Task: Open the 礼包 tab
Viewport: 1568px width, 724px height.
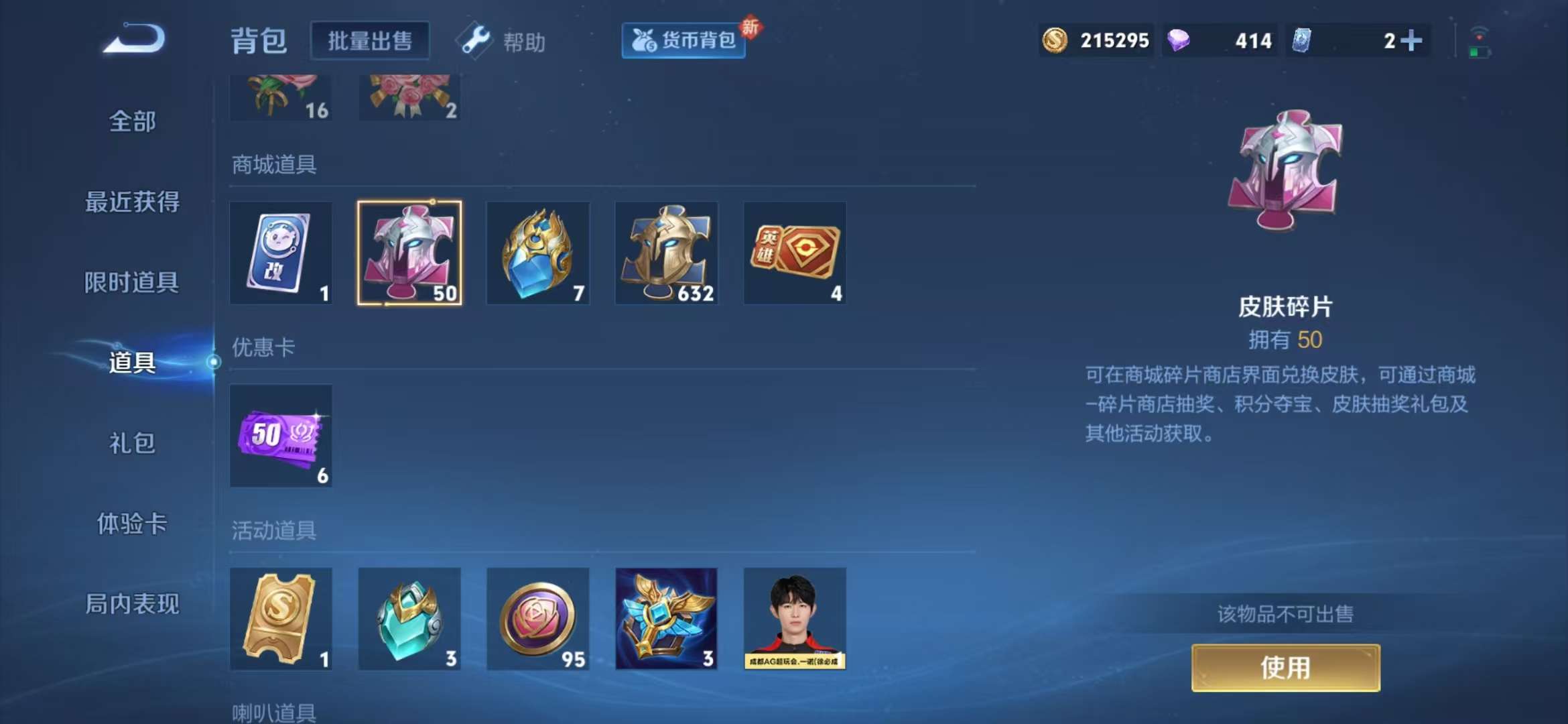Action: [131, 444]
